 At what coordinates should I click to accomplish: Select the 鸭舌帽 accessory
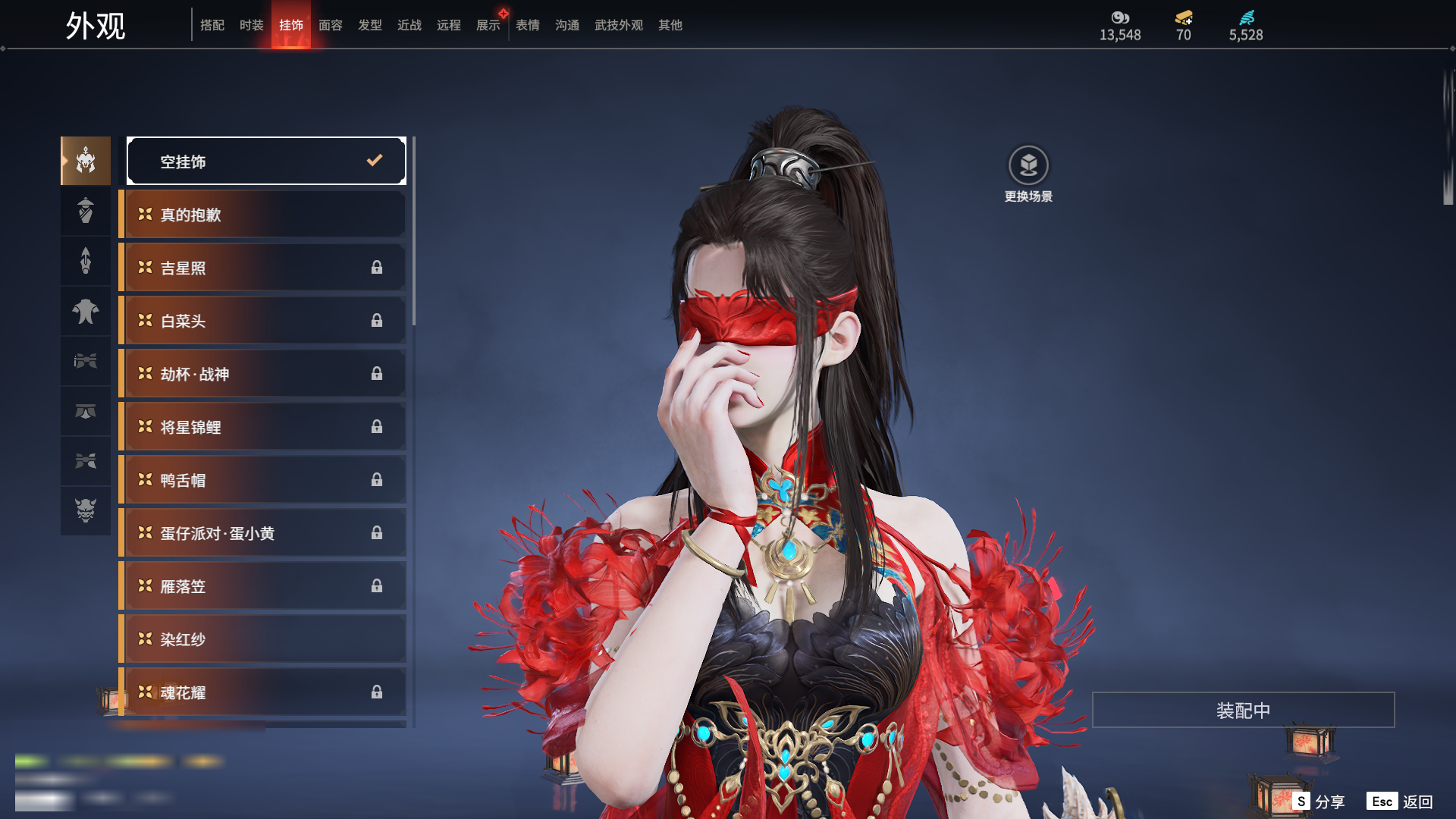[x=265, y=480]
